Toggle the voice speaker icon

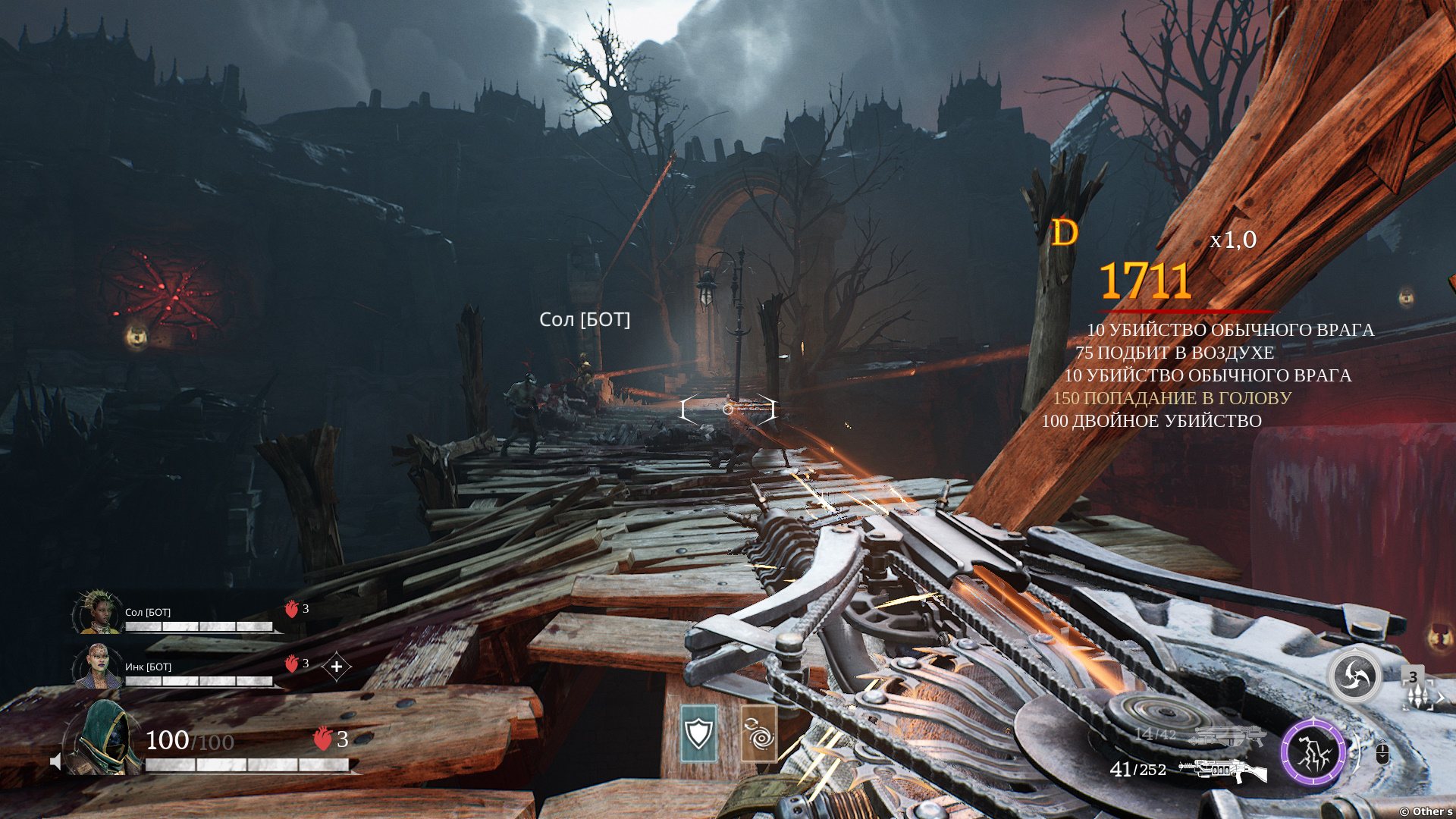point(55,761)
